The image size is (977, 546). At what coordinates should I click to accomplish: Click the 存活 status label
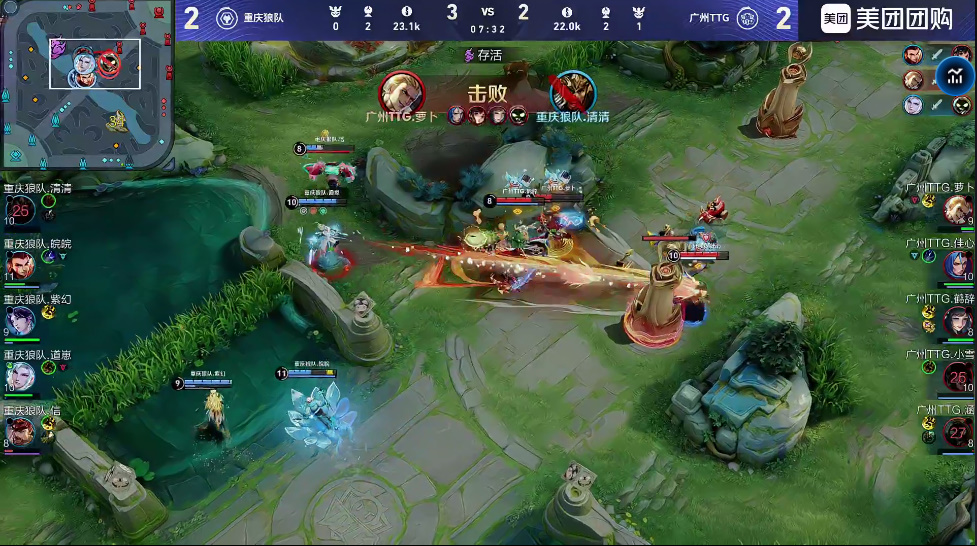(x=483, y=56)
